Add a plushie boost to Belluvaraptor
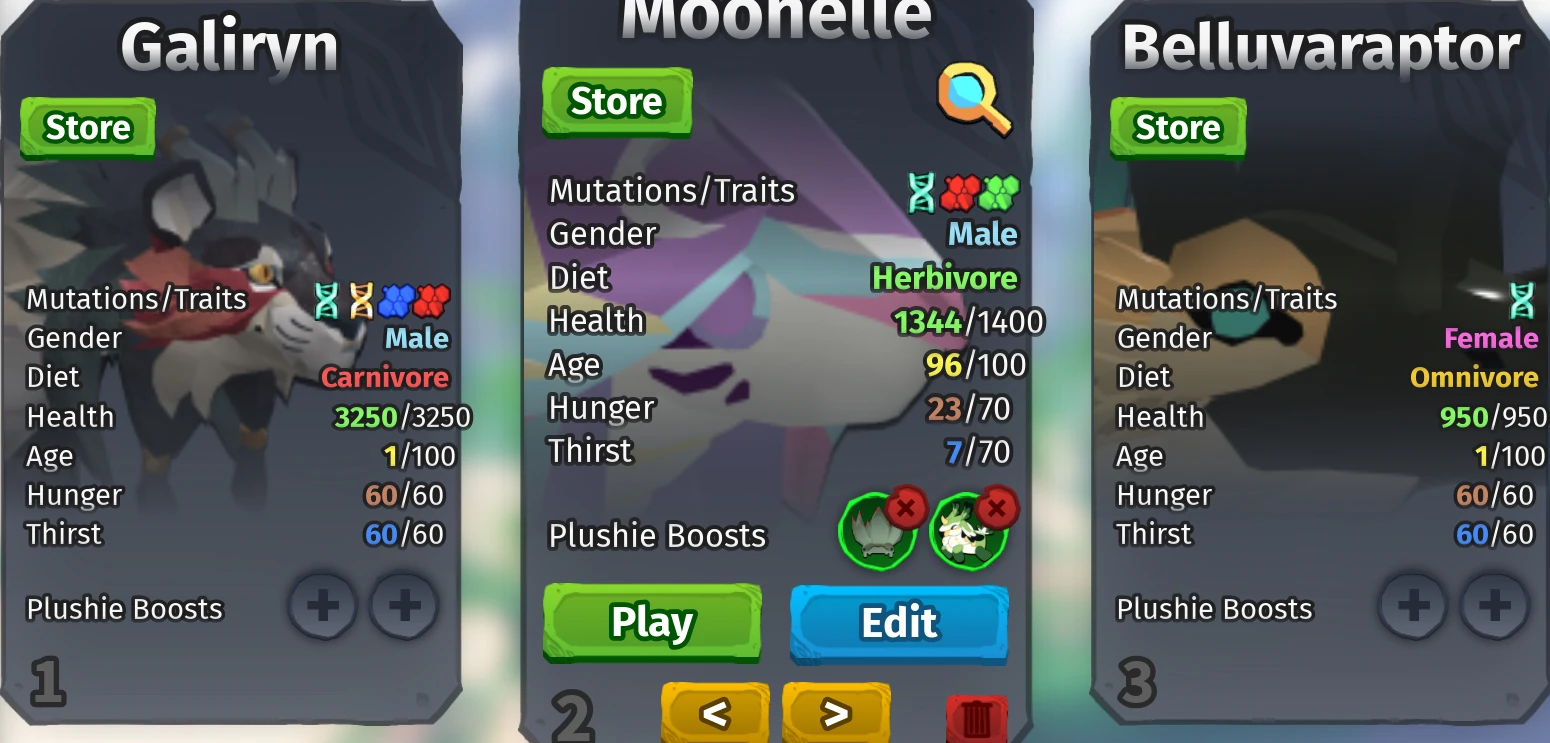The width and height of the screenshot is (1550, 743). (x=1412, y=605)
